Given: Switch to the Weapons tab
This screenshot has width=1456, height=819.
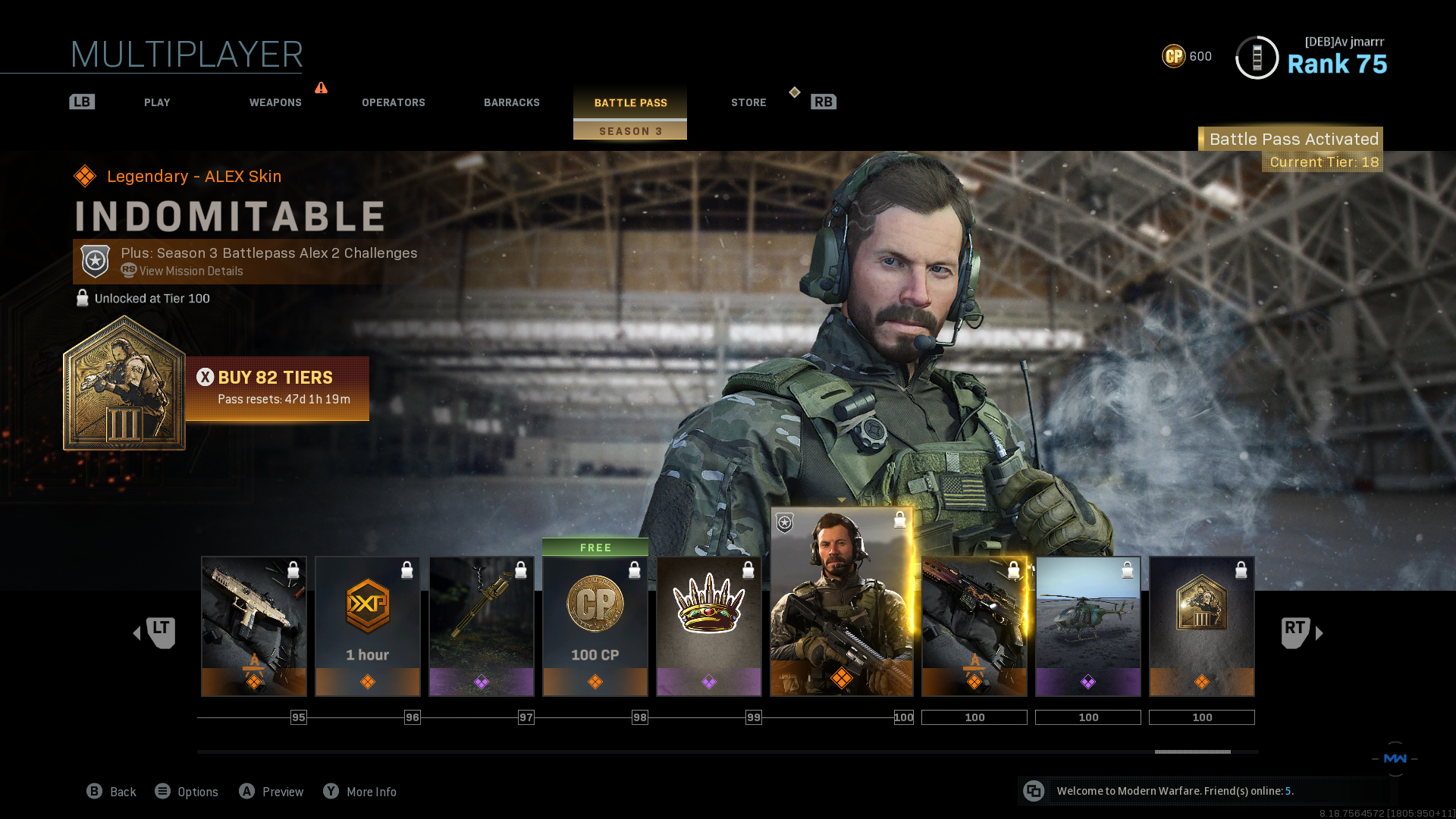Looking at the screenshot, I should coord(275,102).
